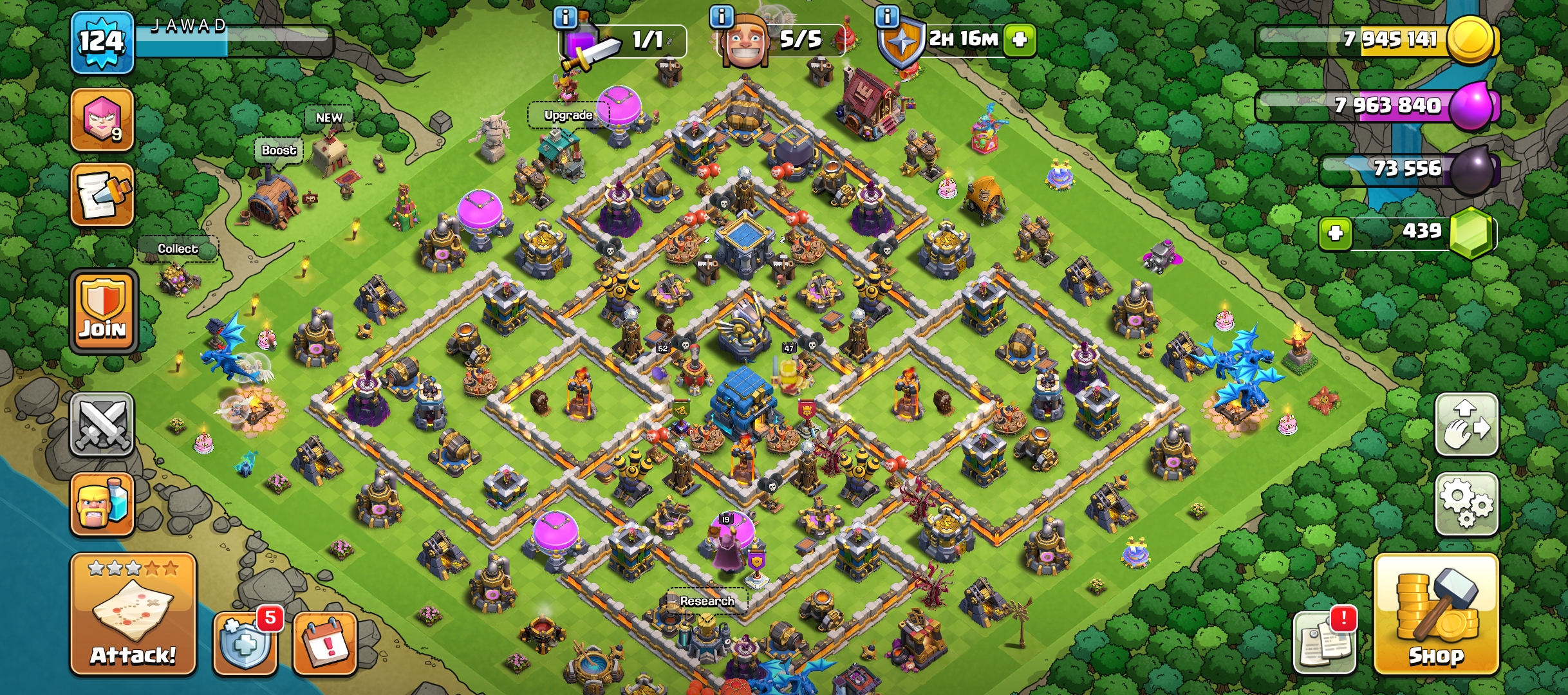1568x695 pixels.
Task: Open the news documents button with alert
Action: 1325,643
